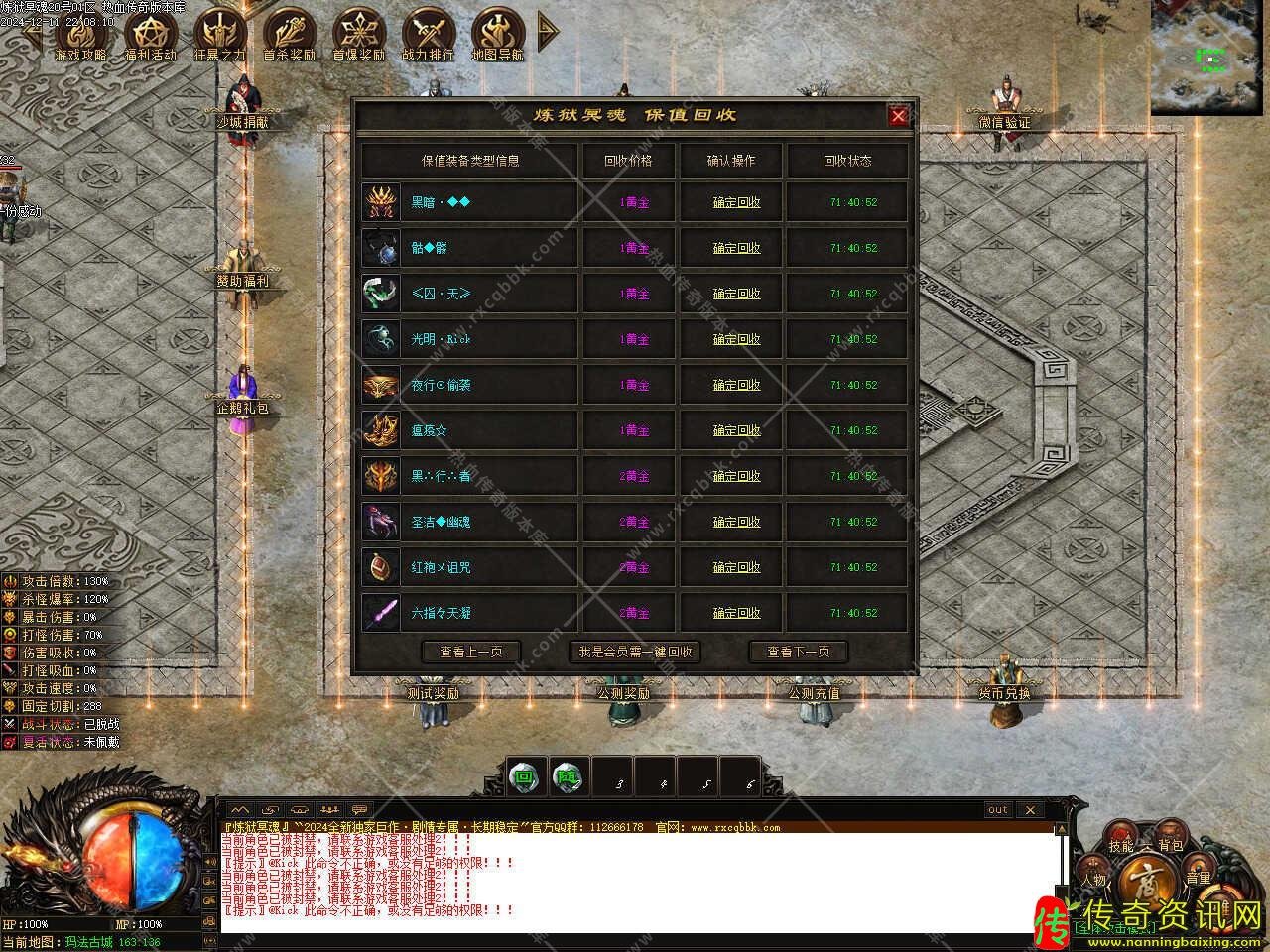Screen dimensions: 1270x952
Task: Click the arrow to expand the top menu
Action: coord(548,32)
